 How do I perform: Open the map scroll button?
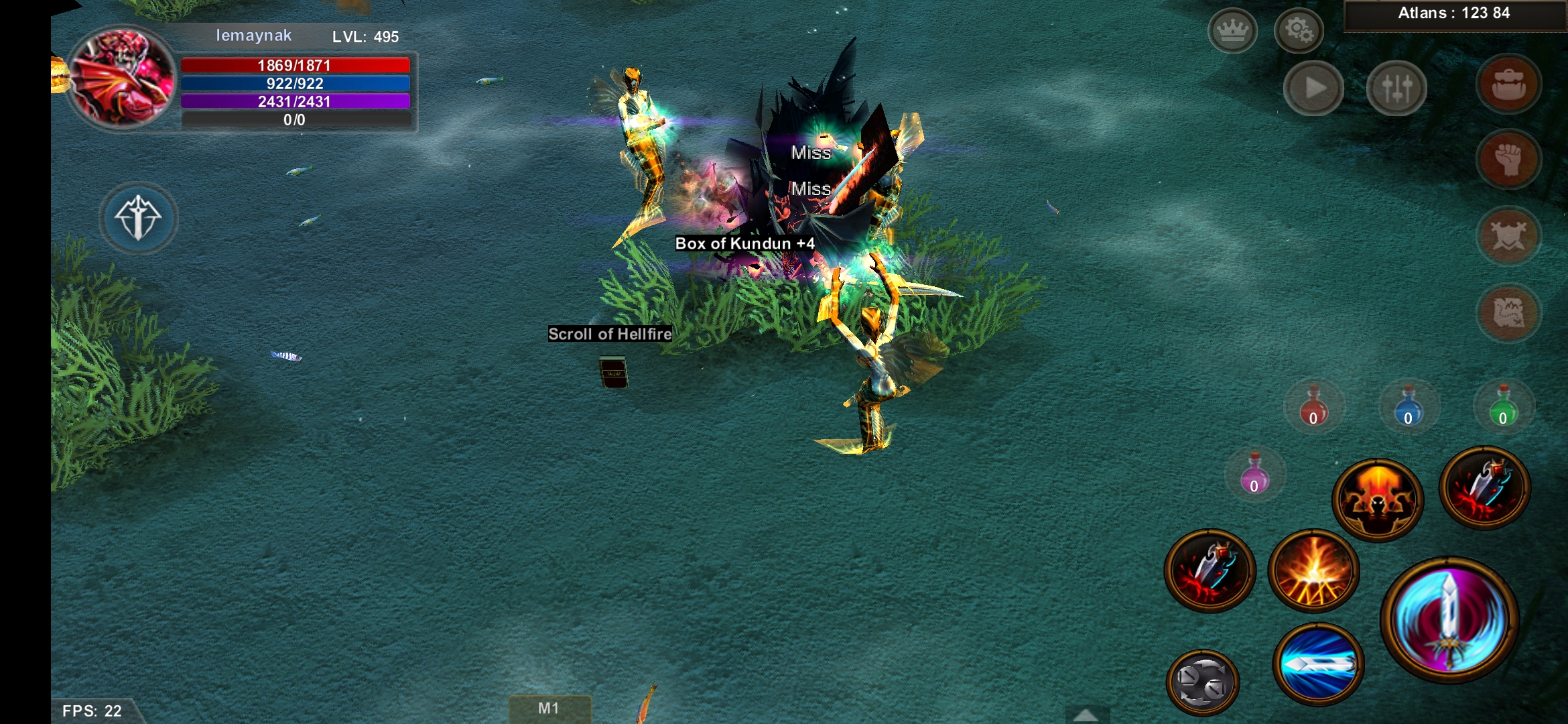[1508, 312]
